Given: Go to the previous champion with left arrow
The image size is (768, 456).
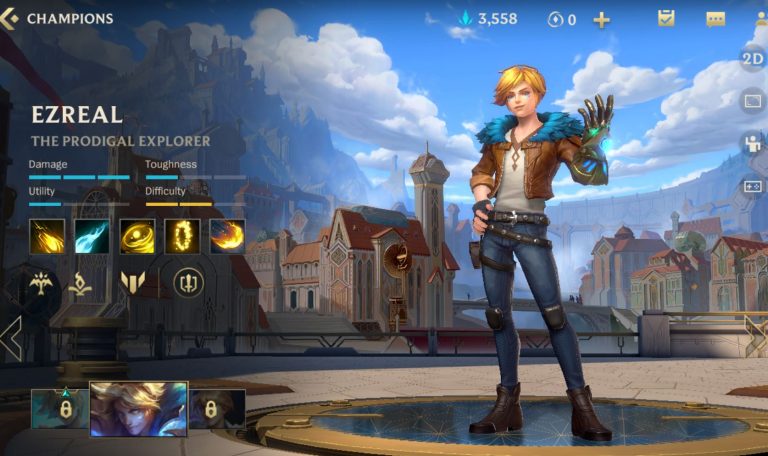Looking at the screenshot, I should pos(11,338).
